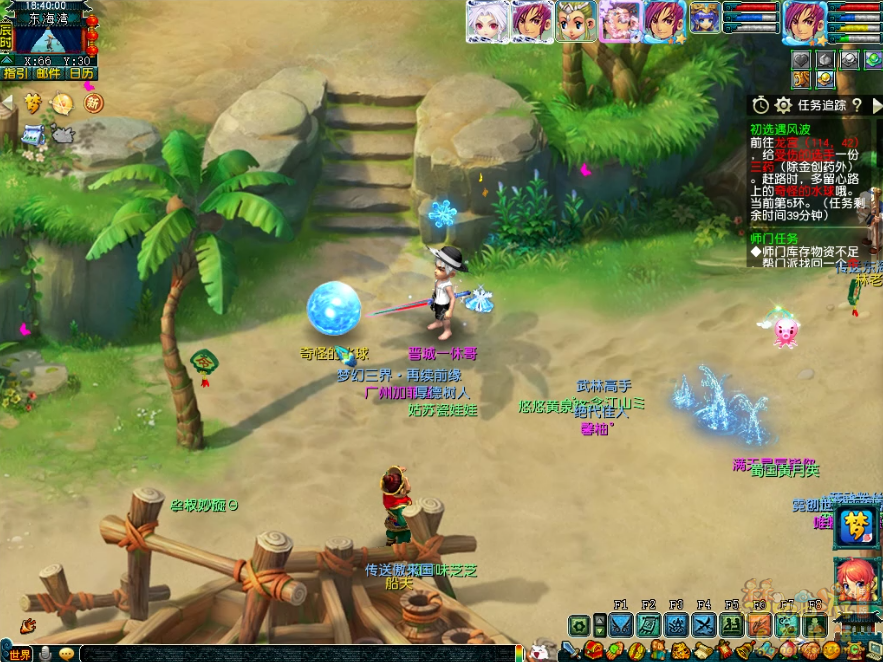Click the golden 梦 icon under the minimap
Image resolution: width=883 pixels, height=662 pixels.
pyautogui.click(x=34, y=102)
